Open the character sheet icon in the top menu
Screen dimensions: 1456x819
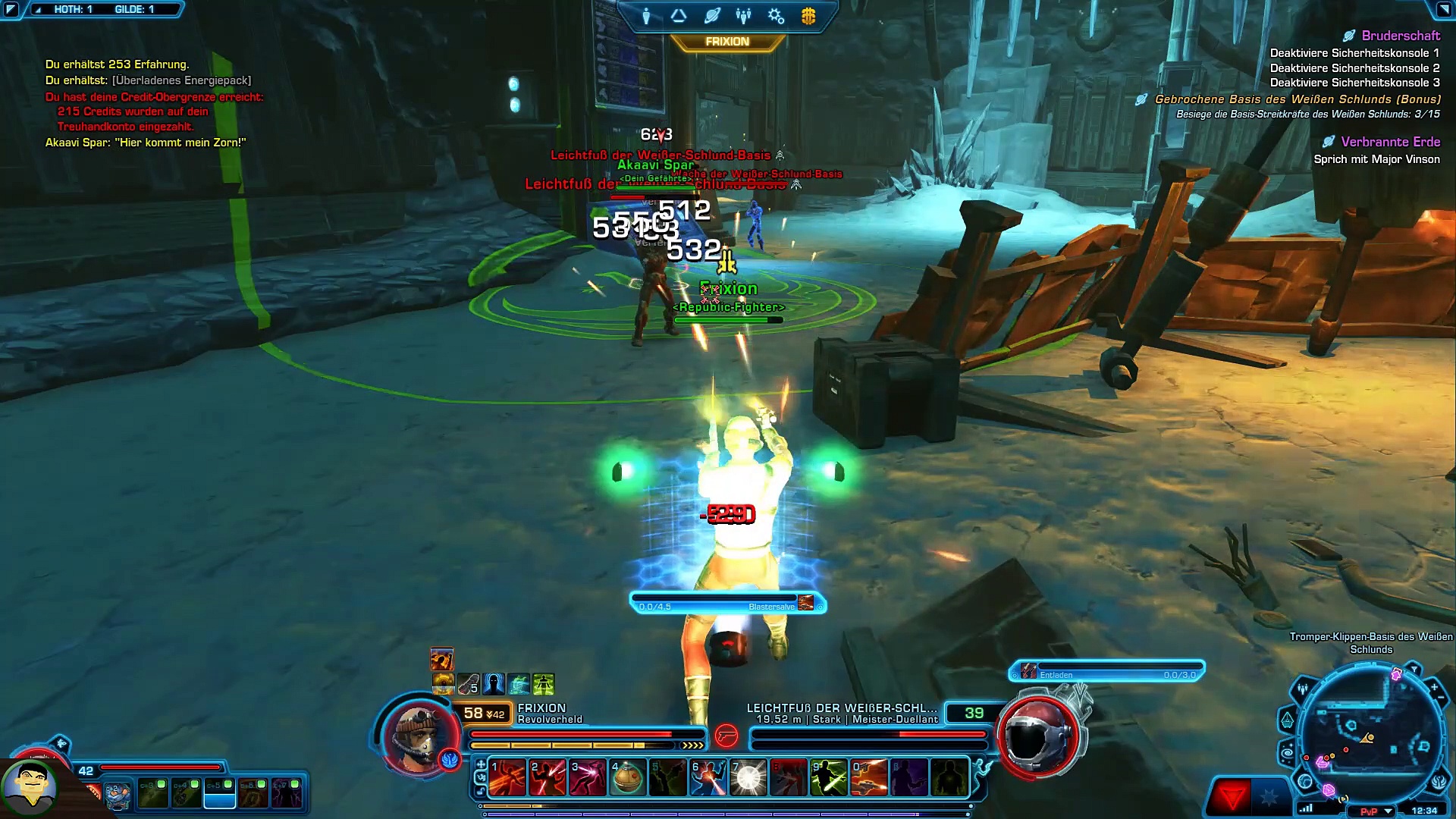pos(646,16)
